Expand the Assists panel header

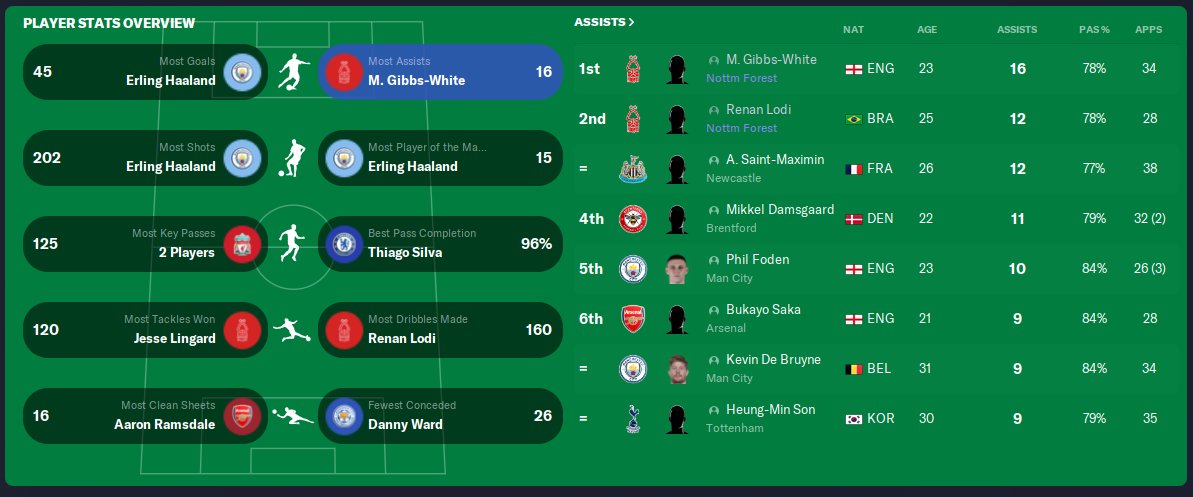pos(604,22)
